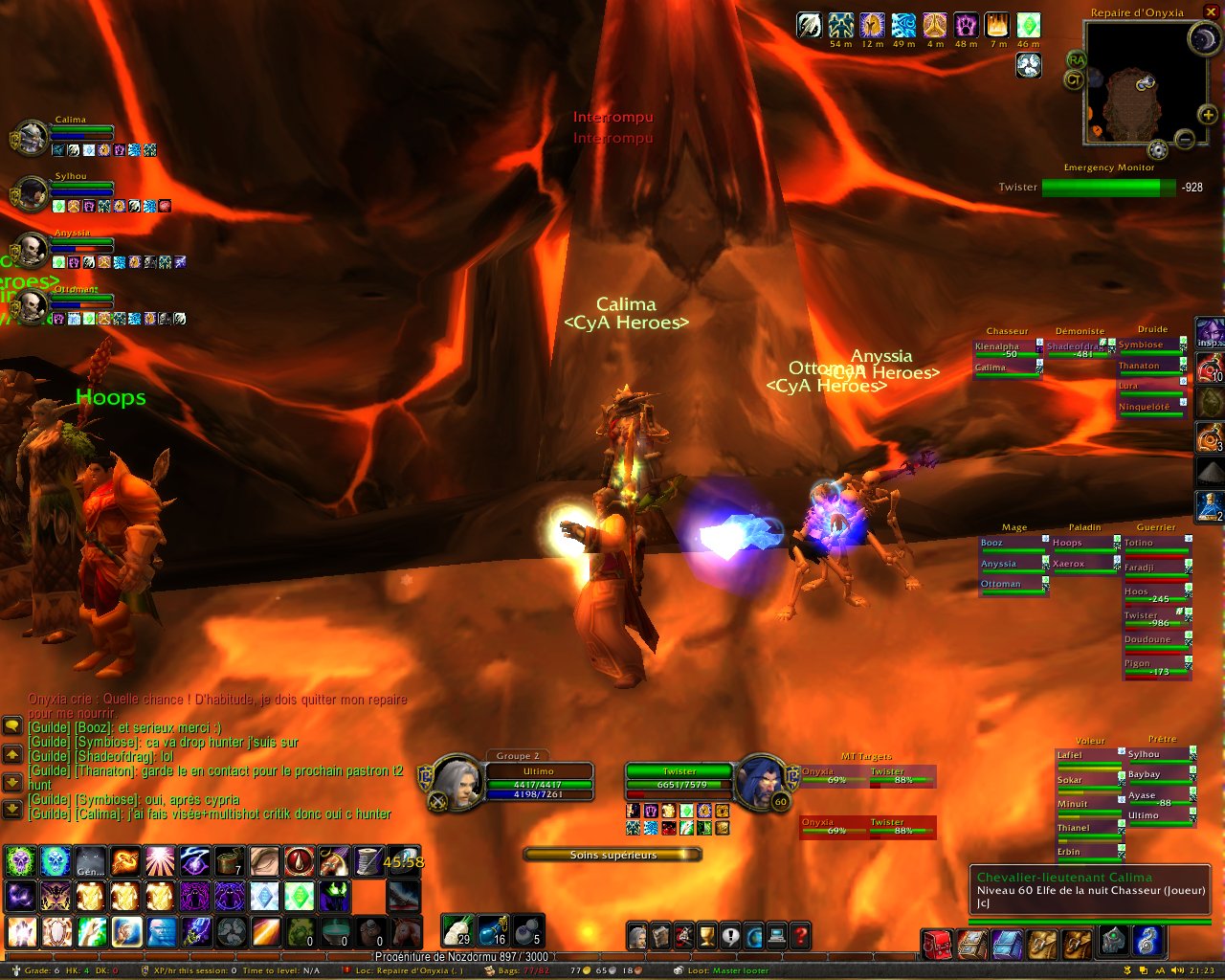
Task: Select party member Sylhou's portrait
Action: pyautogui.click(x=33, y=194)
